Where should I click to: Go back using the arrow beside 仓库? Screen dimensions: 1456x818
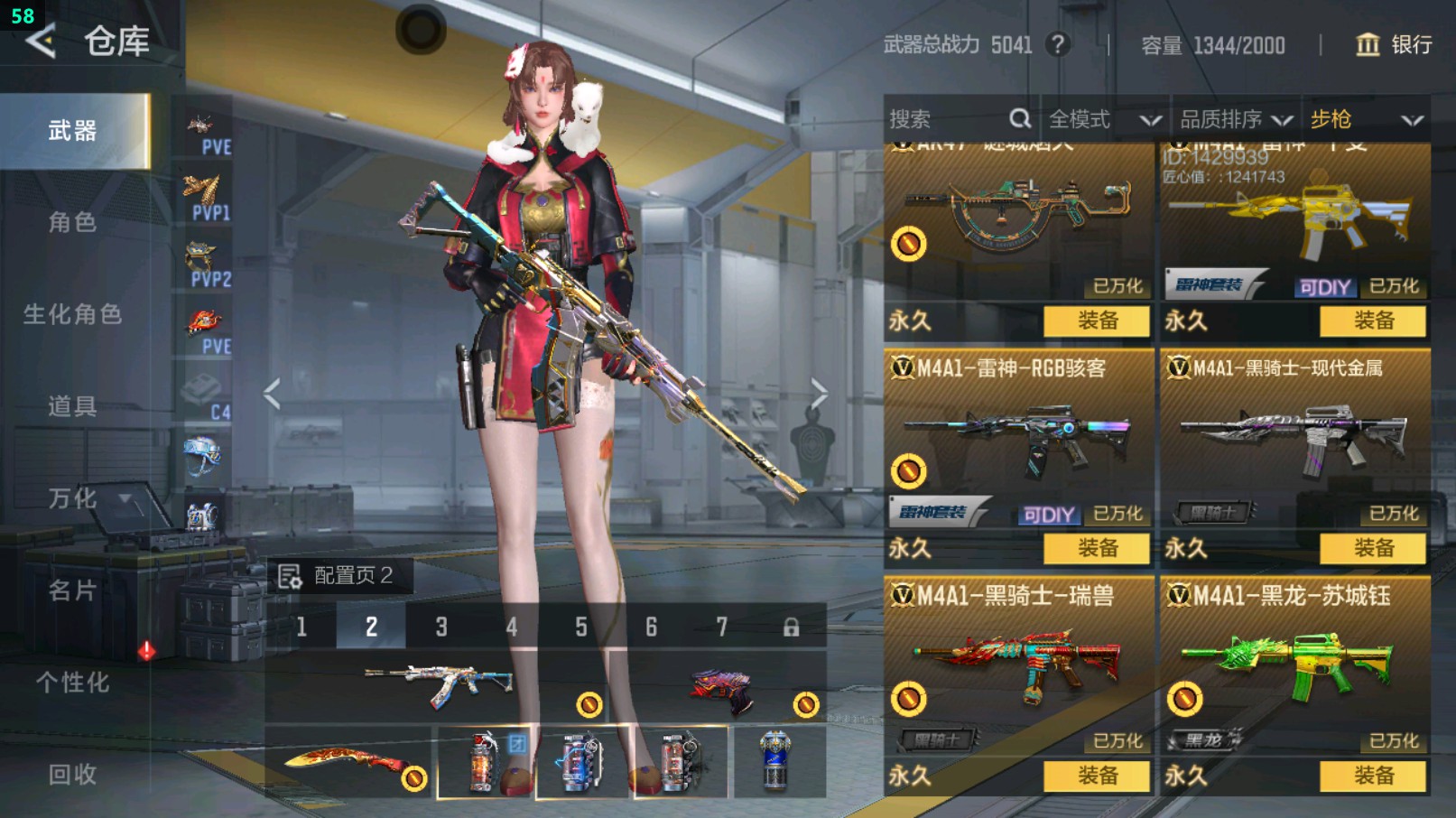41,42
